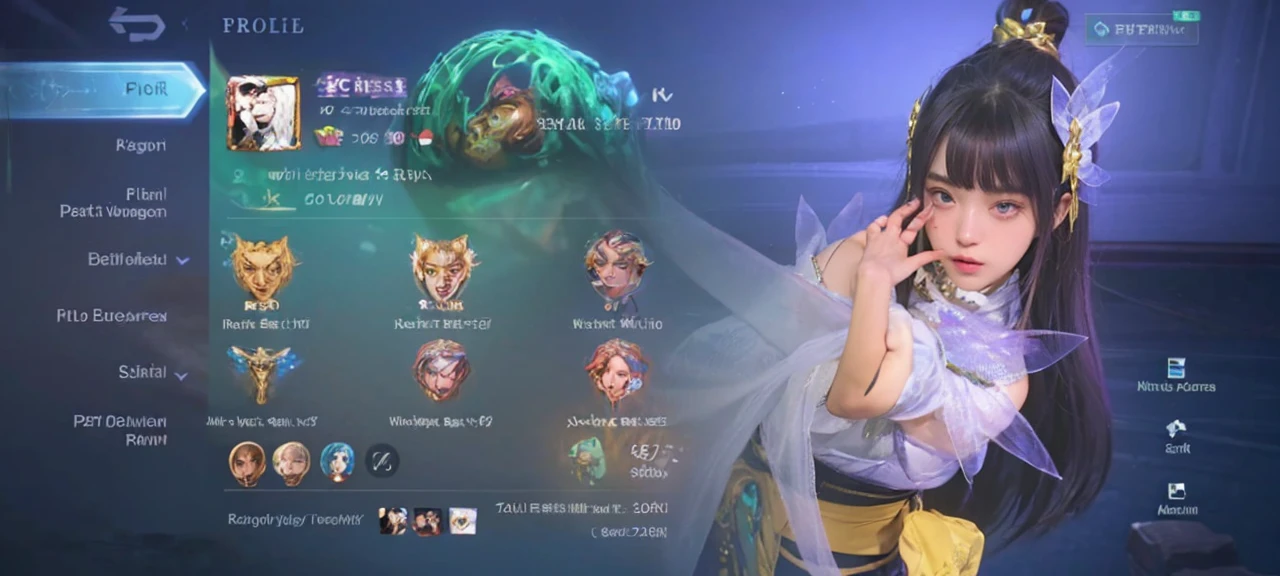Open the picture-frame album icon
Image resolution: width=1280 pixels, height=576 pixels.
pos(1176,491)
